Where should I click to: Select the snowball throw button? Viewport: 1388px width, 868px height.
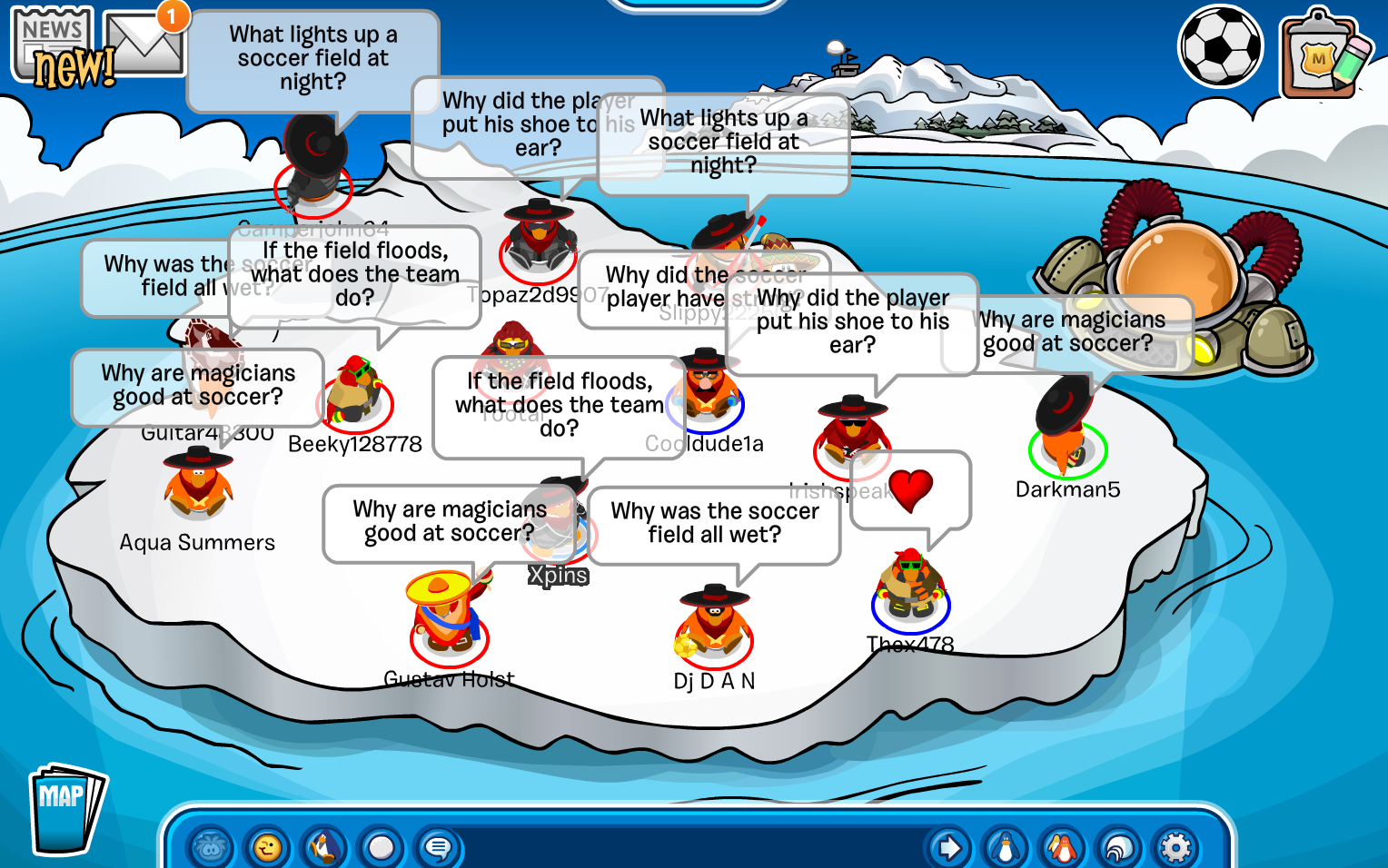pos(382,848)
